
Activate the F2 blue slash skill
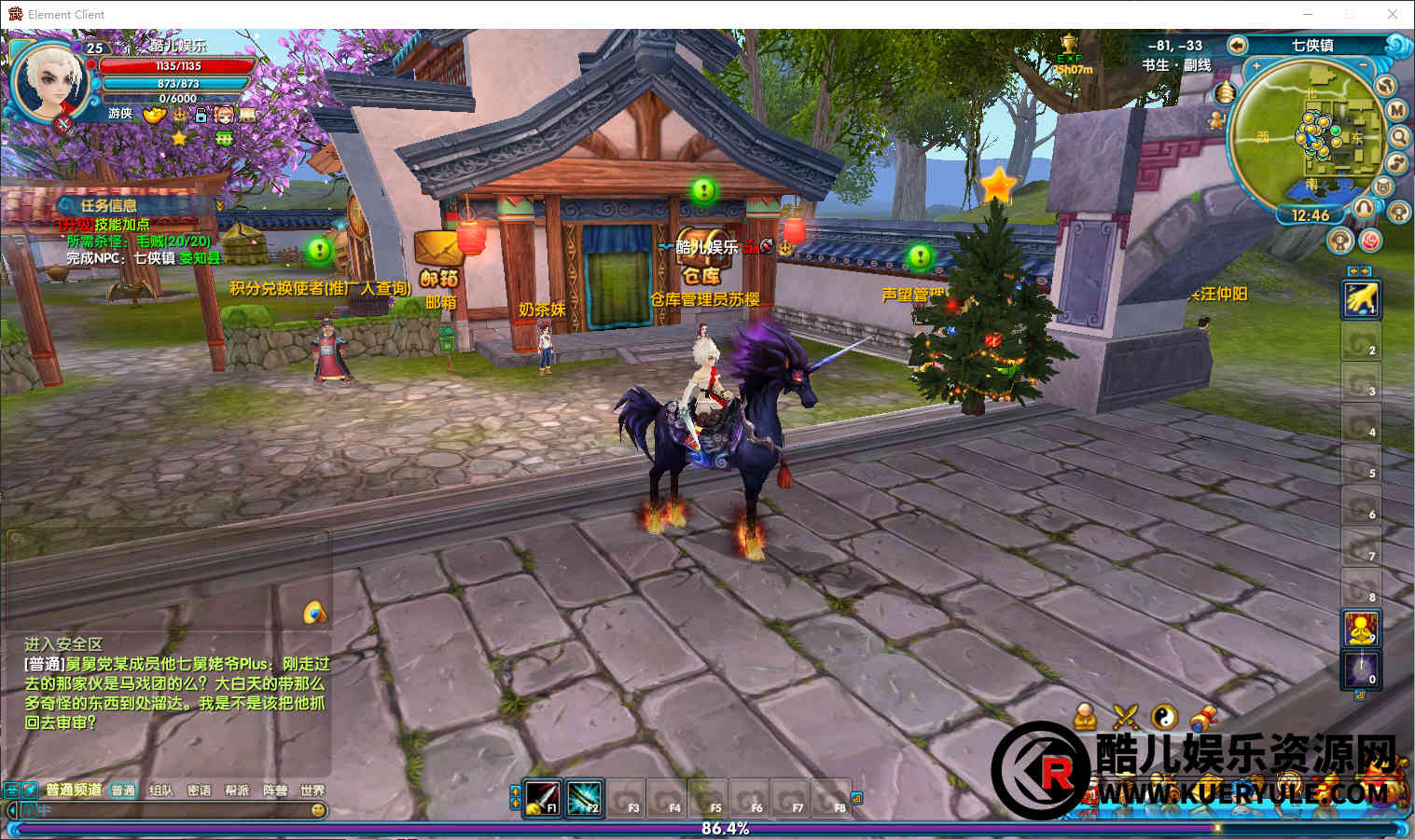(584, 796)
